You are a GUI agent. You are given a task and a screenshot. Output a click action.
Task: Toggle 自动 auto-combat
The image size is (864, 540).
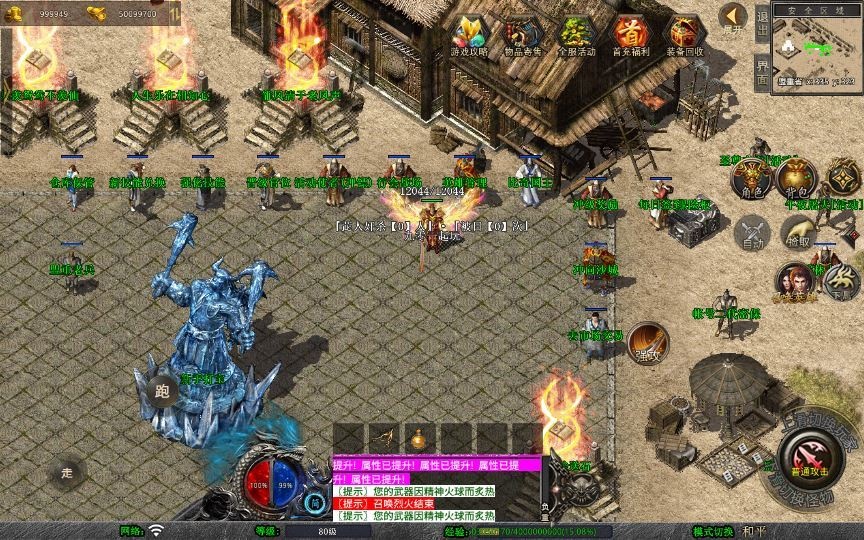pyautogui.click(x=752, y=234)
